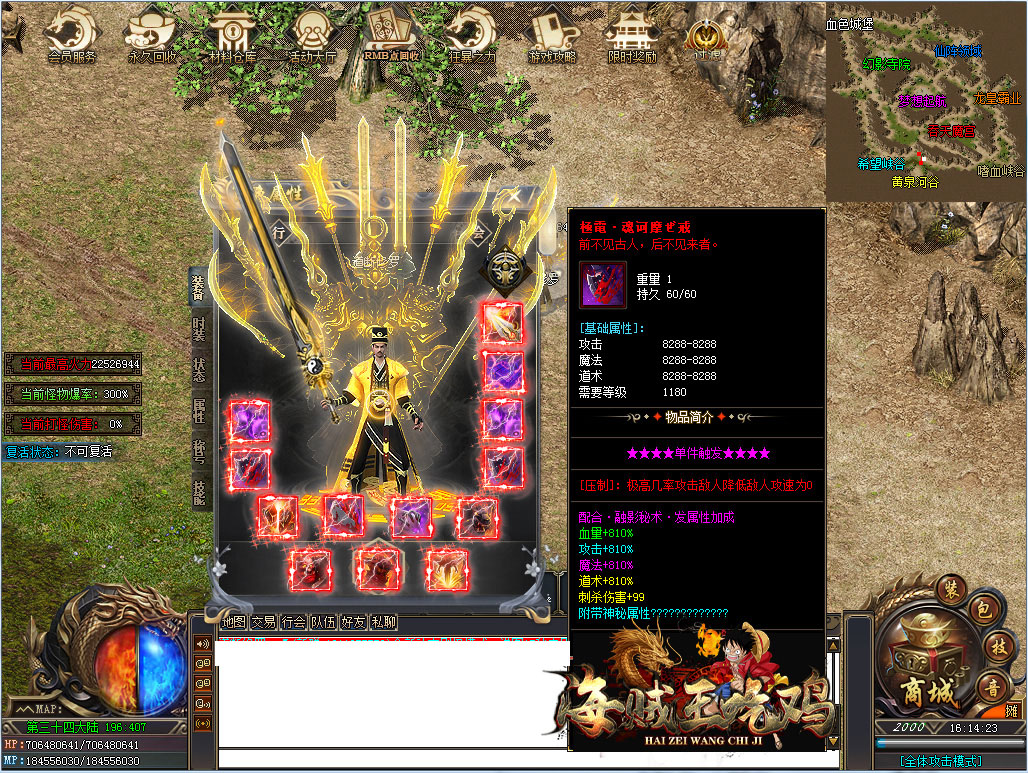The height and width of the screenshot is (773, 1028).
Task: Open the 限时奖励 timed rewards
Action: click(632, 36)
